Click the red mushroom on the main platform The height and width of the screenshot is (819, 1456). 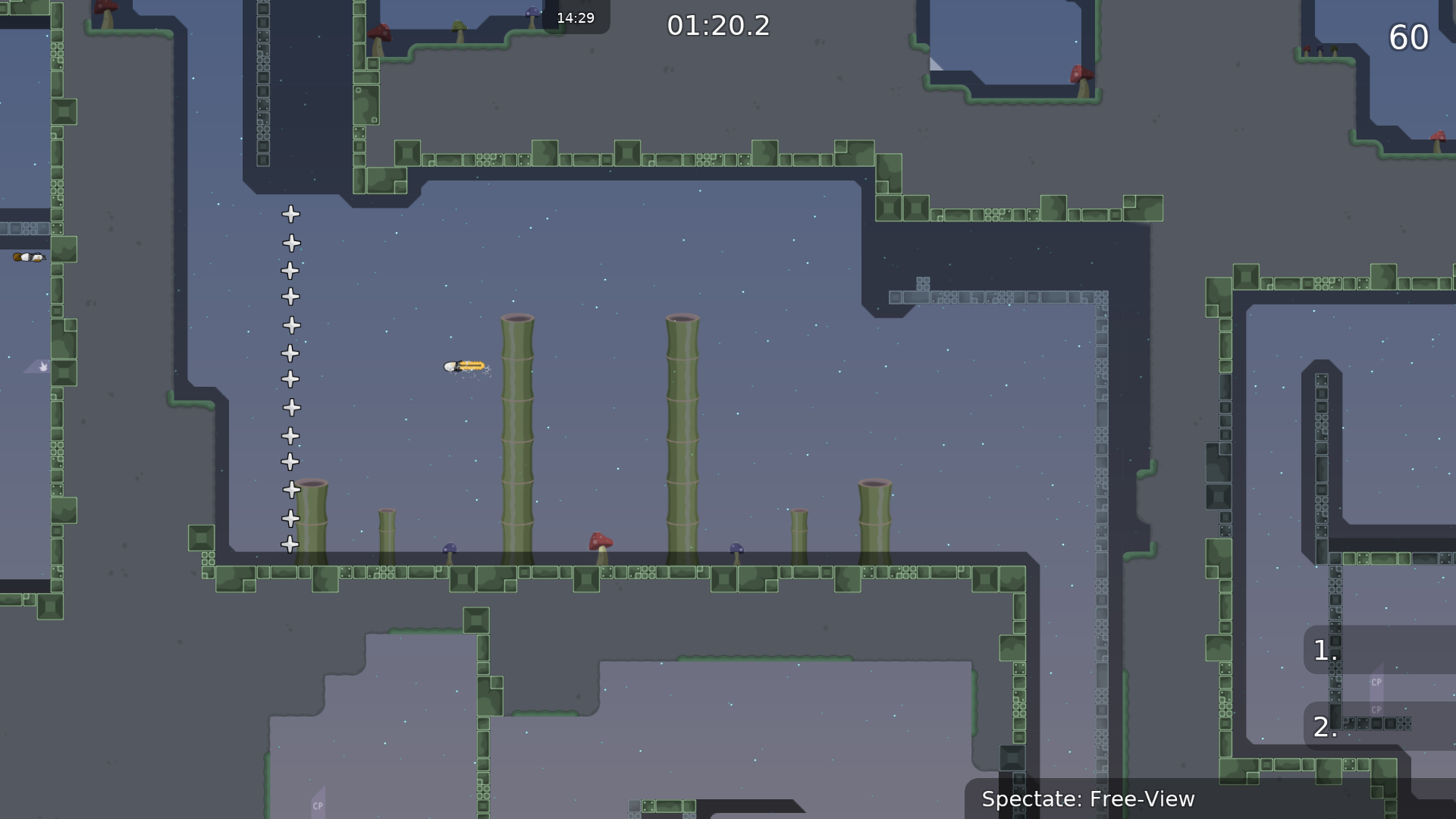(x=599, y=542)
